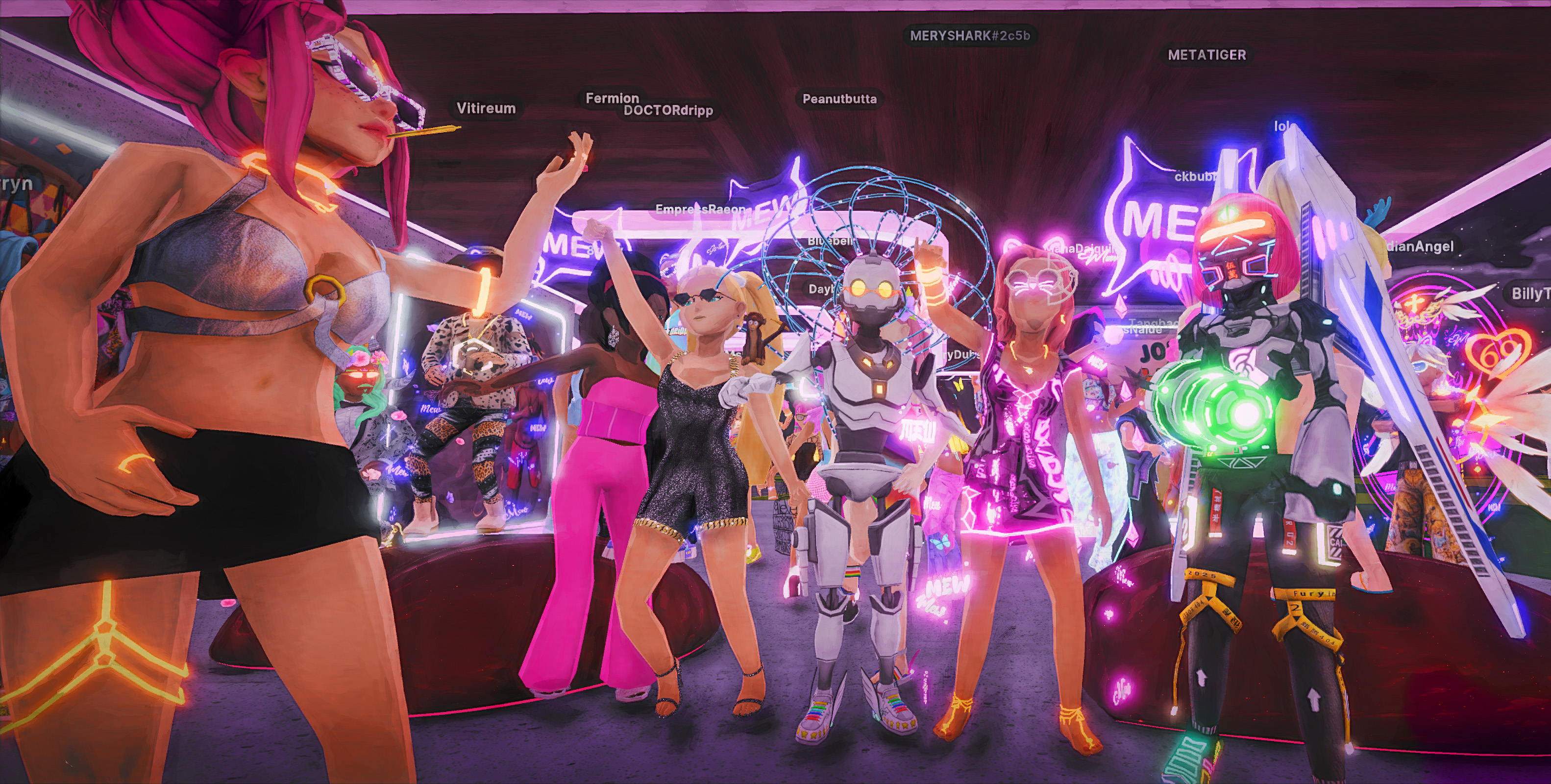Select the MERYSHARK#2c5b player nametag

pyautogui.click(x=969, y=36)
